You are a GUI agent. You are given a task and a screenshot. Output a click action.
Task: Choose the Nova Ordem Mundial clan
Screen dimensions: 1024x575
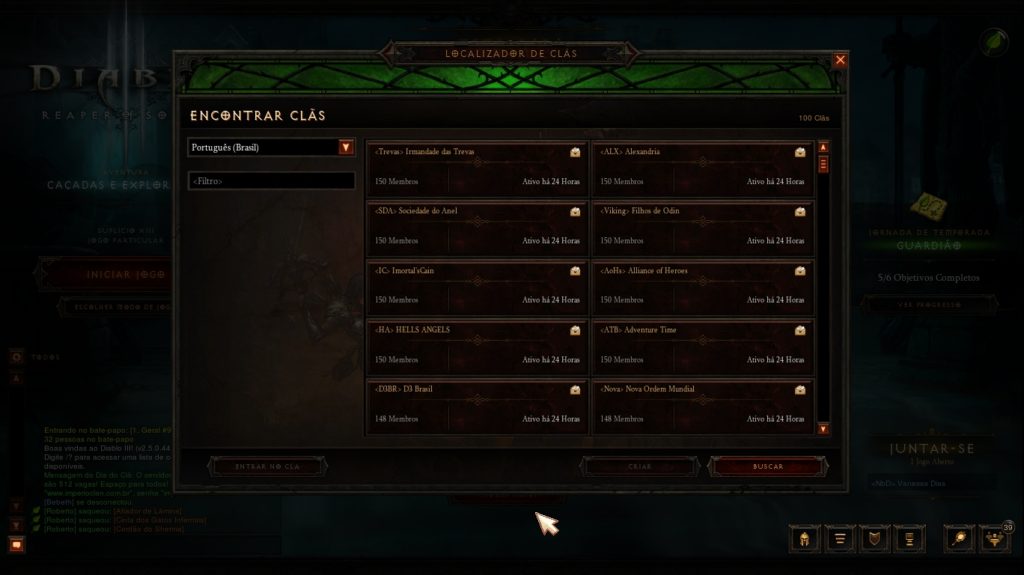702,403
